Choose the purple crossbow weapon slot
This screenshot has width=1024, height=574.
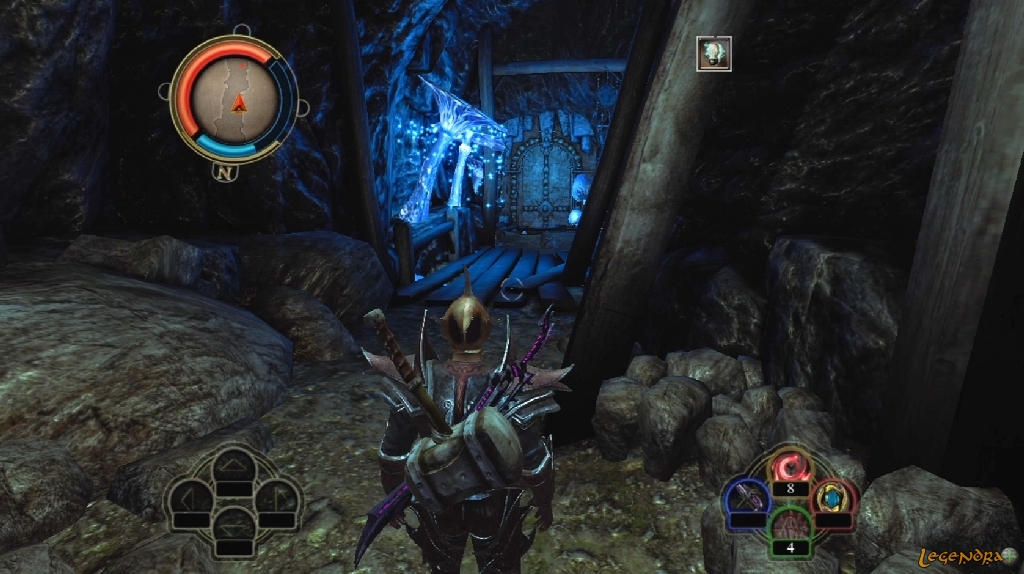pyautogui.click(x=747, y=497)
